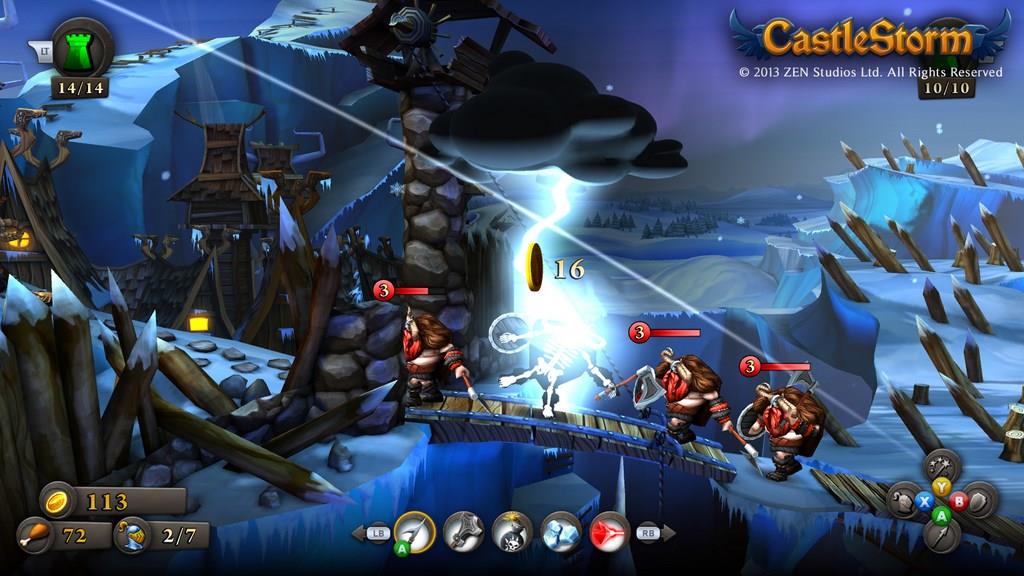Switch to the fist troops category
The image size is (1024, 576).
coord(903,500)
